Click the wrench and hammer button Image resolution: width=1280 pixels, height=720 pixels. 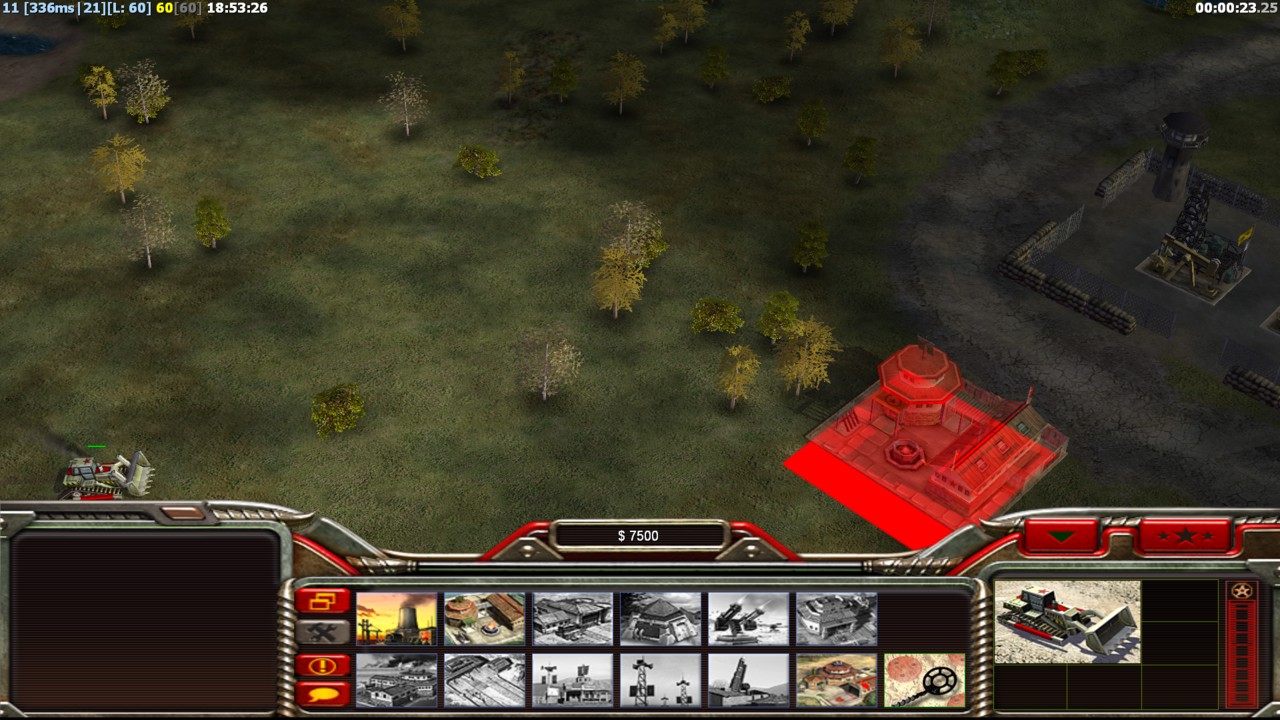point(323,632)
